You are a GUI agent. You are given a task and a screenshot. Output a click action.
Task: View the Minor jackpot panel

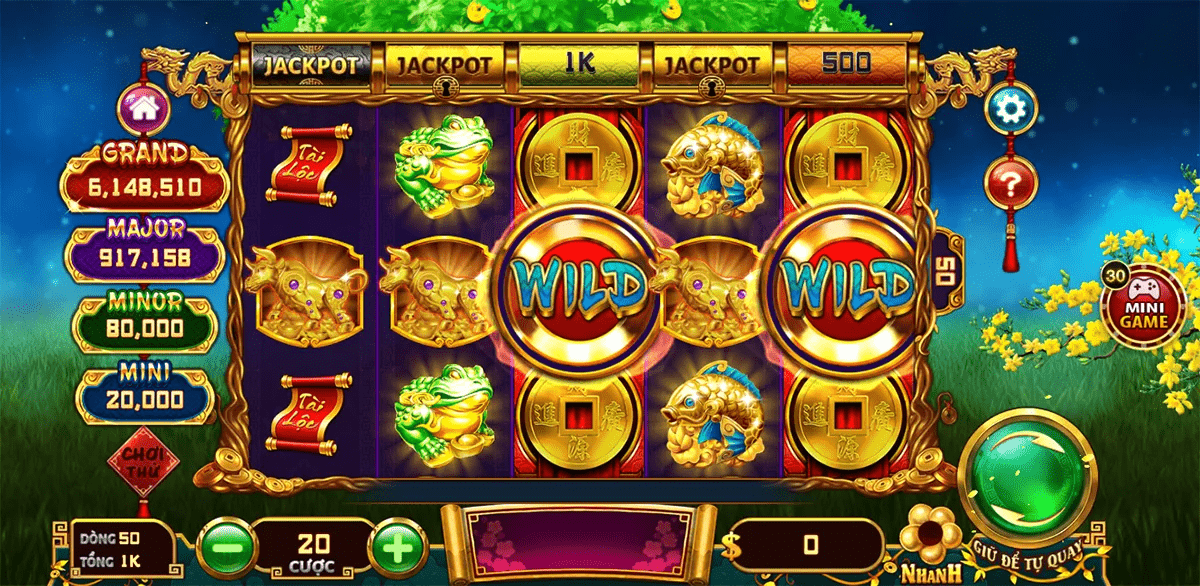click(x=145, y=320)
